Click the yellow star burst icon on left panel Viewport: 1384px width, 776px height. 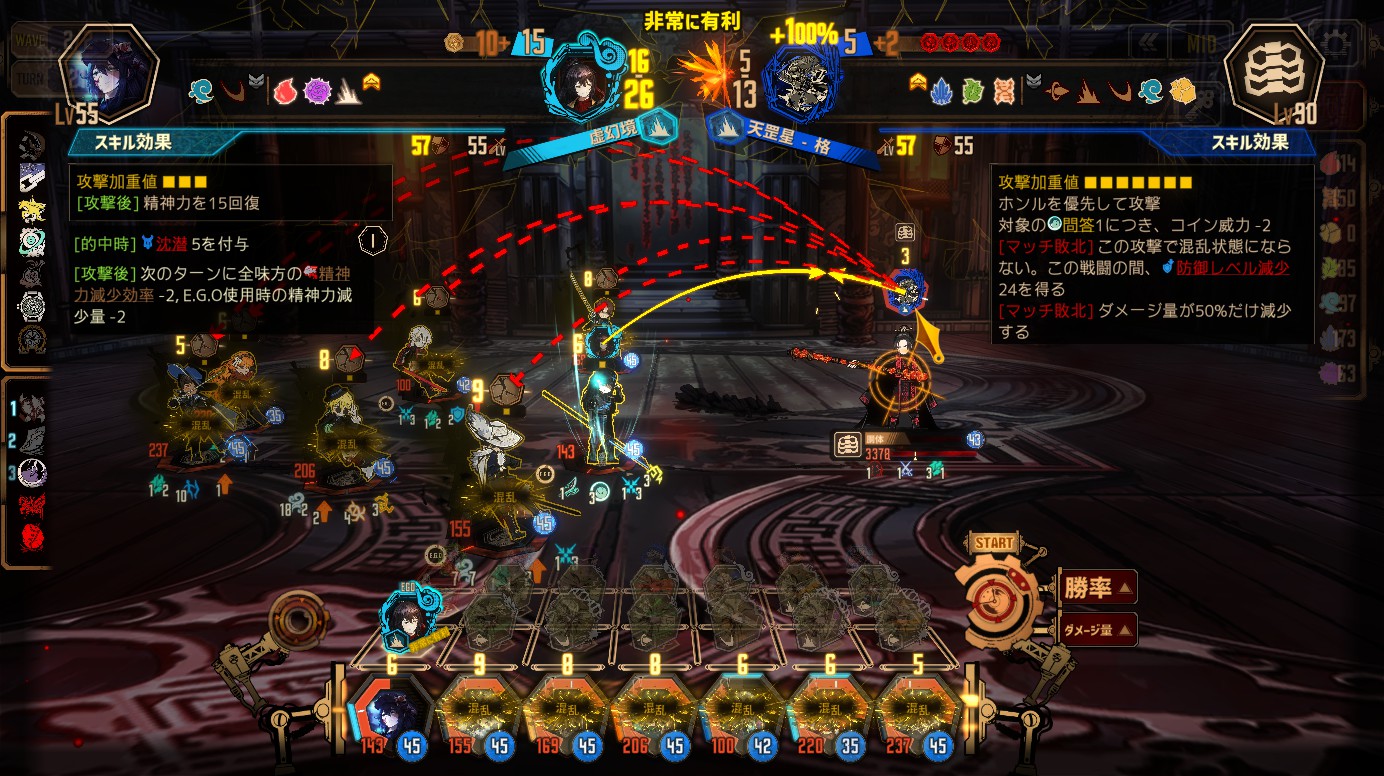(32, 210)
